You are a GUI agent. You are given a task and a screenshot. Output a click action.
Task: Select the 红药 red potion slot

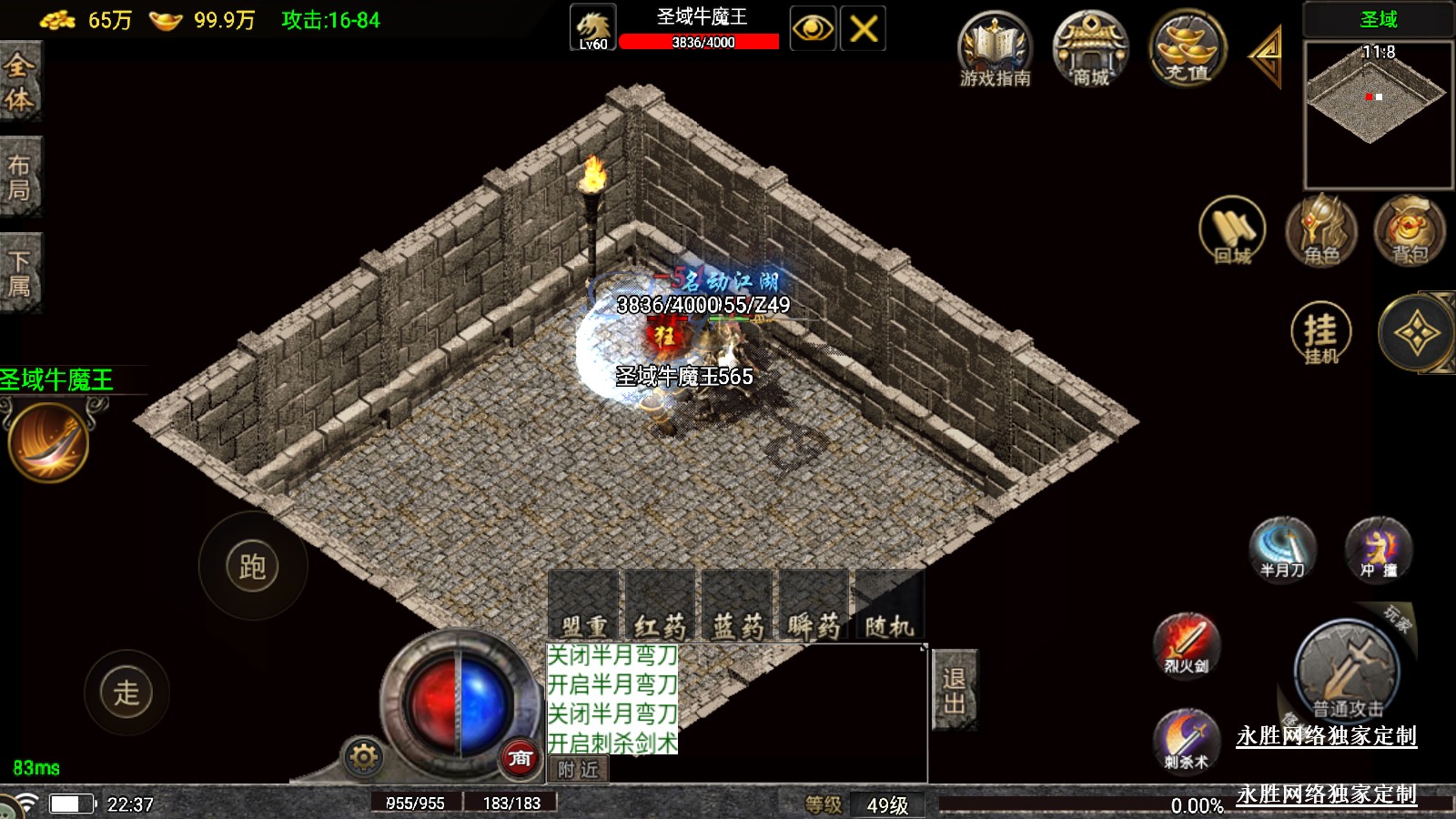tap(661, 606)
